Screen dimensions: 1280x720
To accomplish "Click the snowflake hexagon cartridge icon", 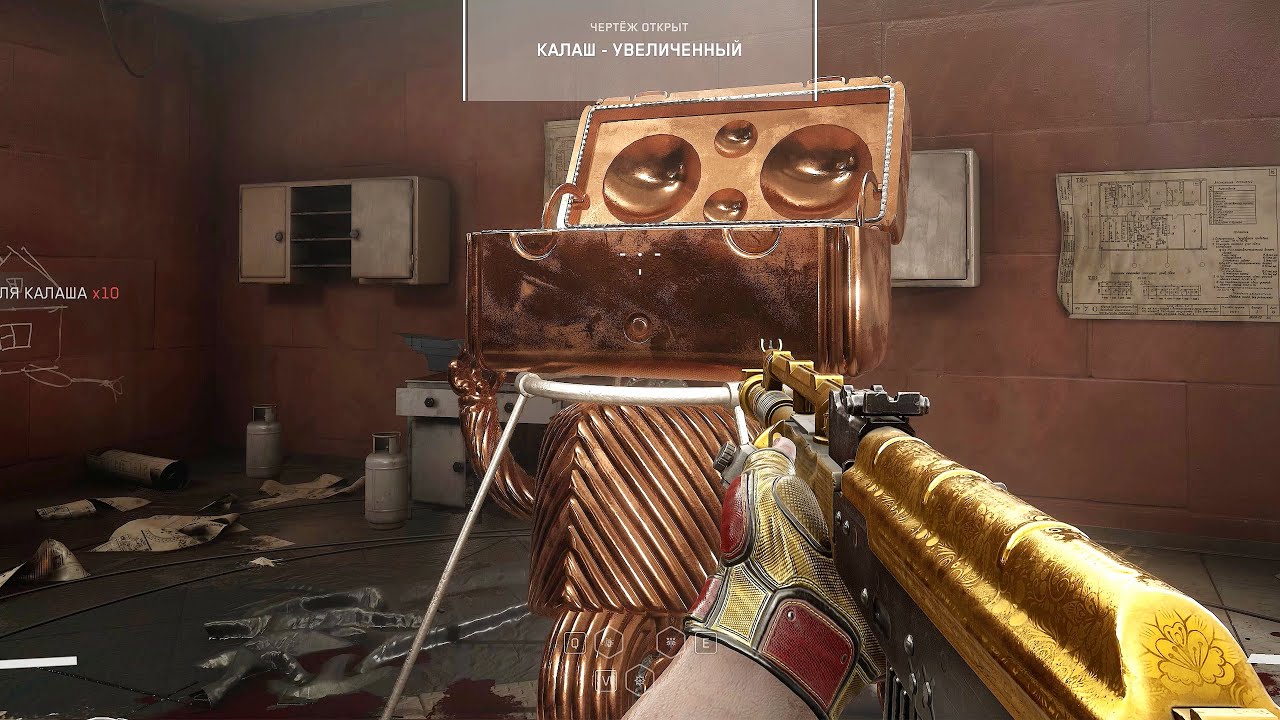I will coord(639,679).
